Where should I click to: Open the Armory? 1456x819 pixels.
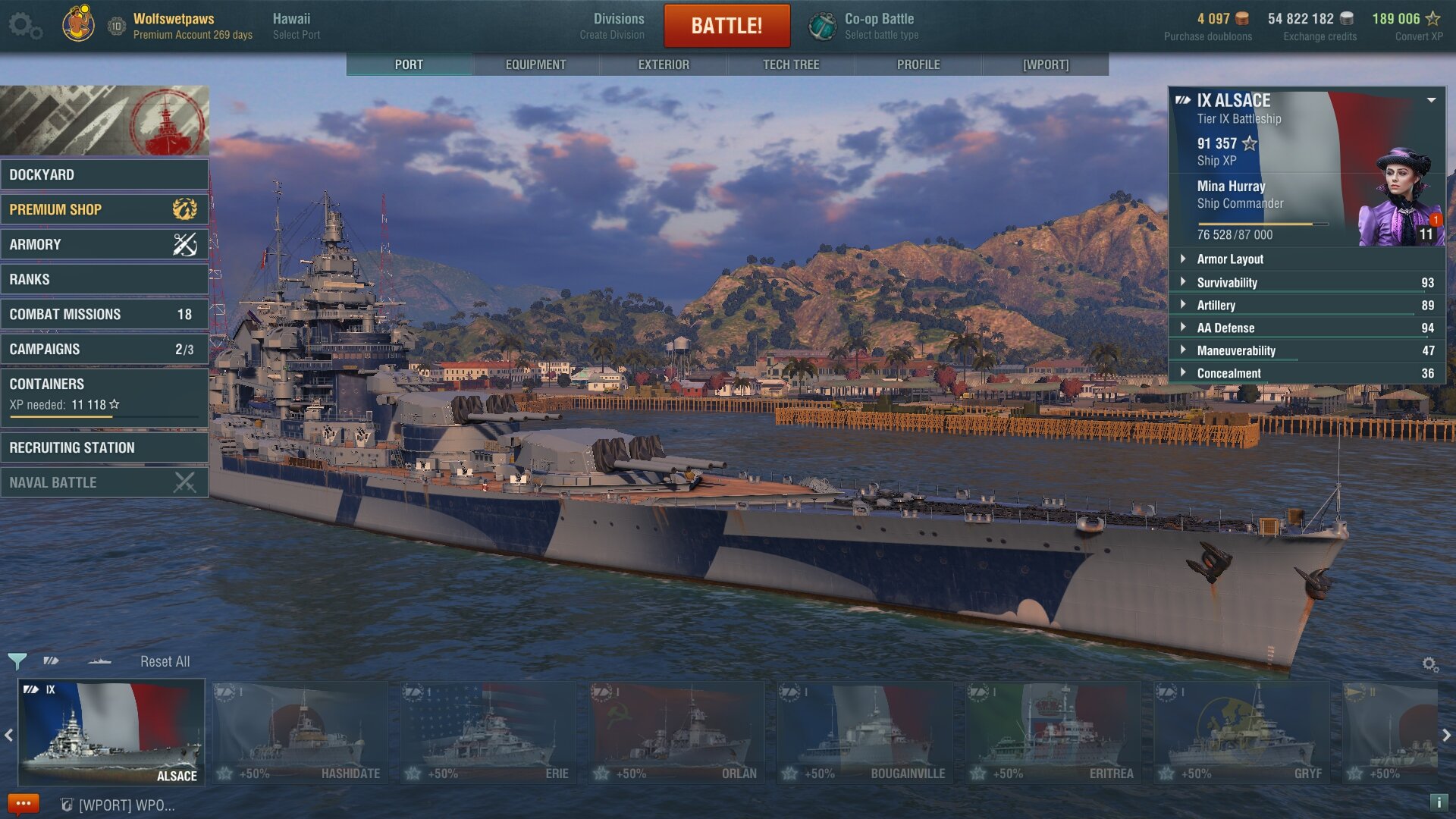point(104,244)
